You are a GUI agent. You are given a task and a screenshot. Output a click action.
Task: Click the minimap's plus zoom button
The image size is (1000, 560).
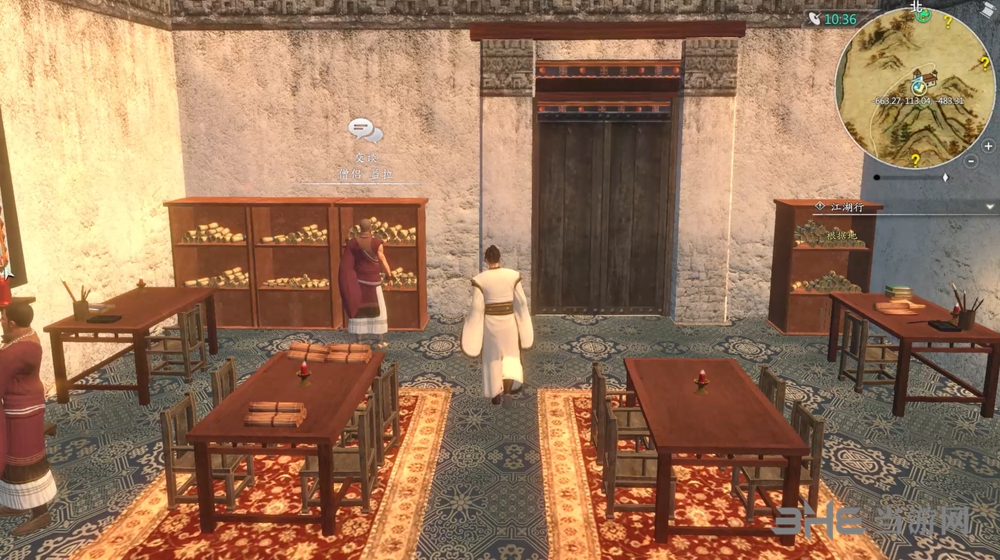[988, 146]
